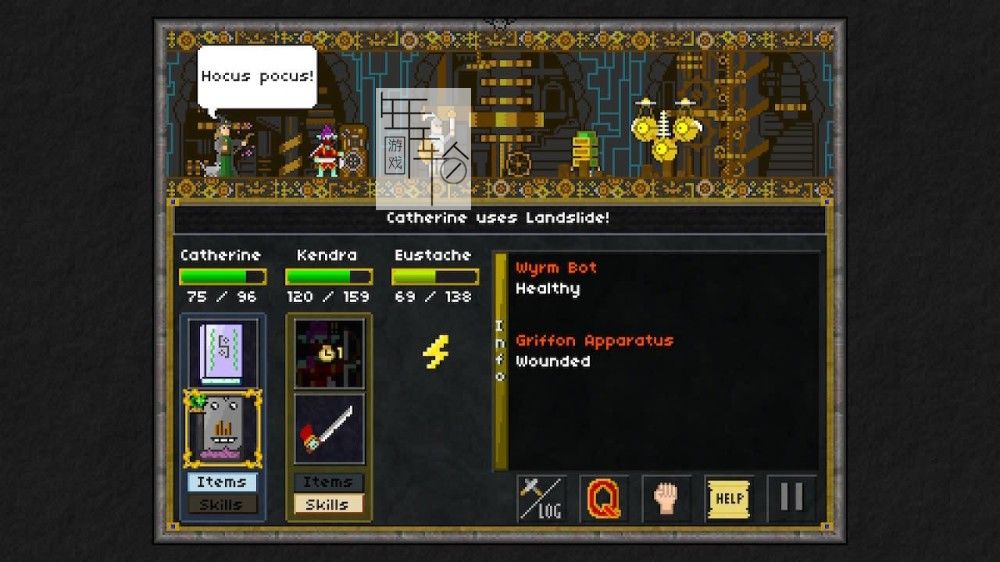Viewport: 1000px width, 562px height.
Task: Pick Kendra's clock skill slot
Action: (329, 353)
